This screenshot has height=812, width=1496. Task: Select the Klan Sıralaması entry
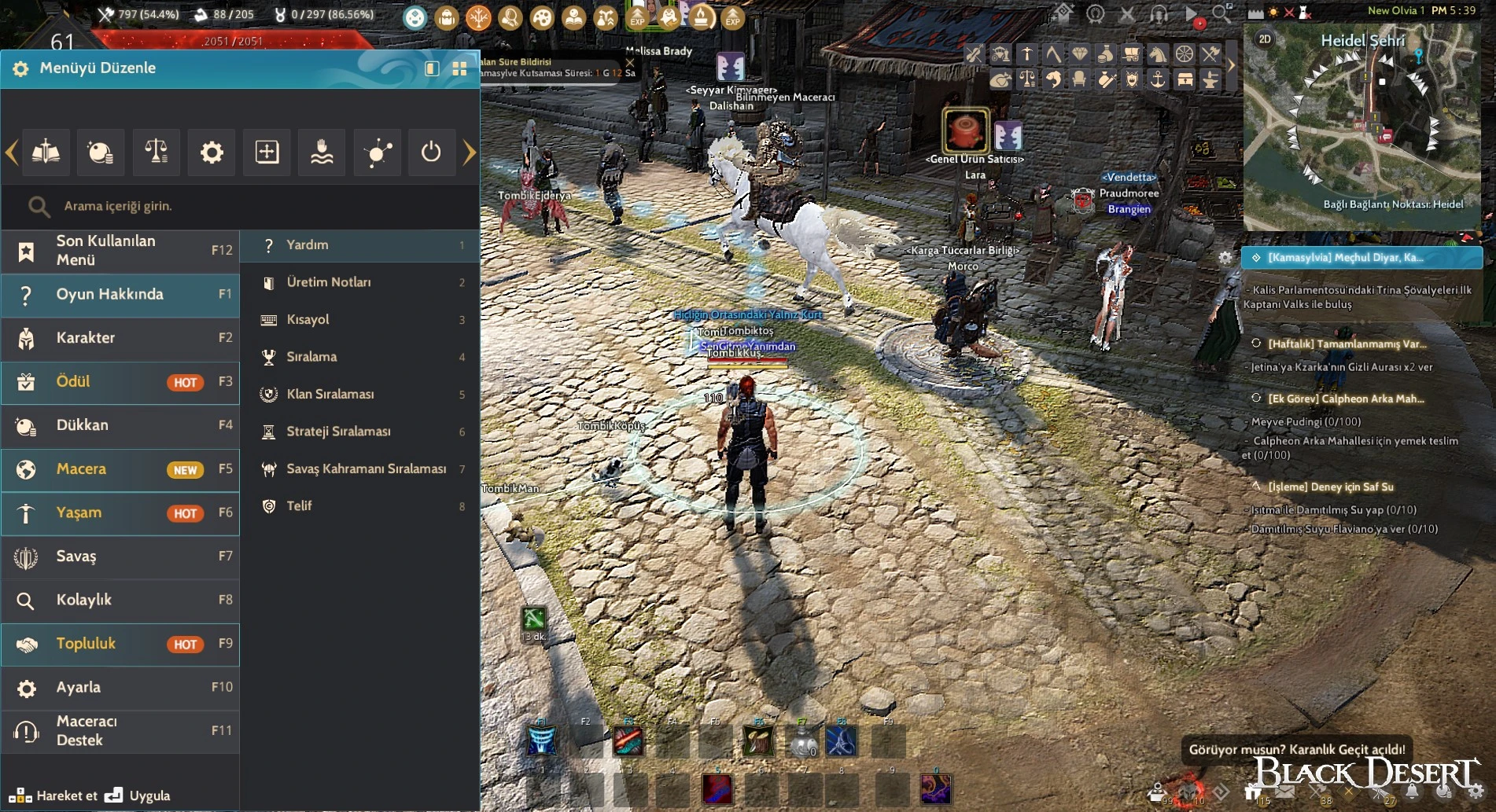359,394
